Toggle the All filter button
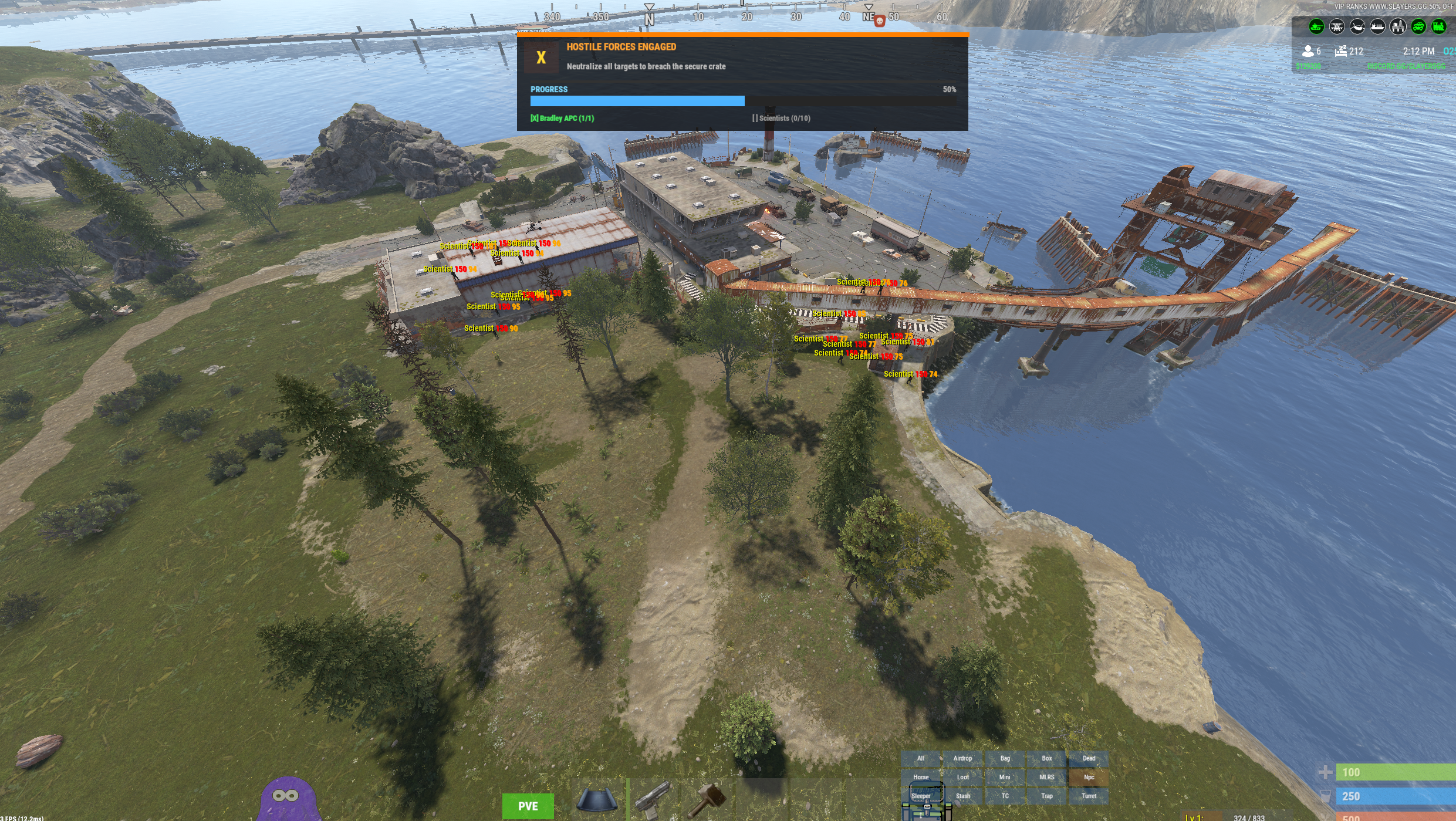 point(921,758)
